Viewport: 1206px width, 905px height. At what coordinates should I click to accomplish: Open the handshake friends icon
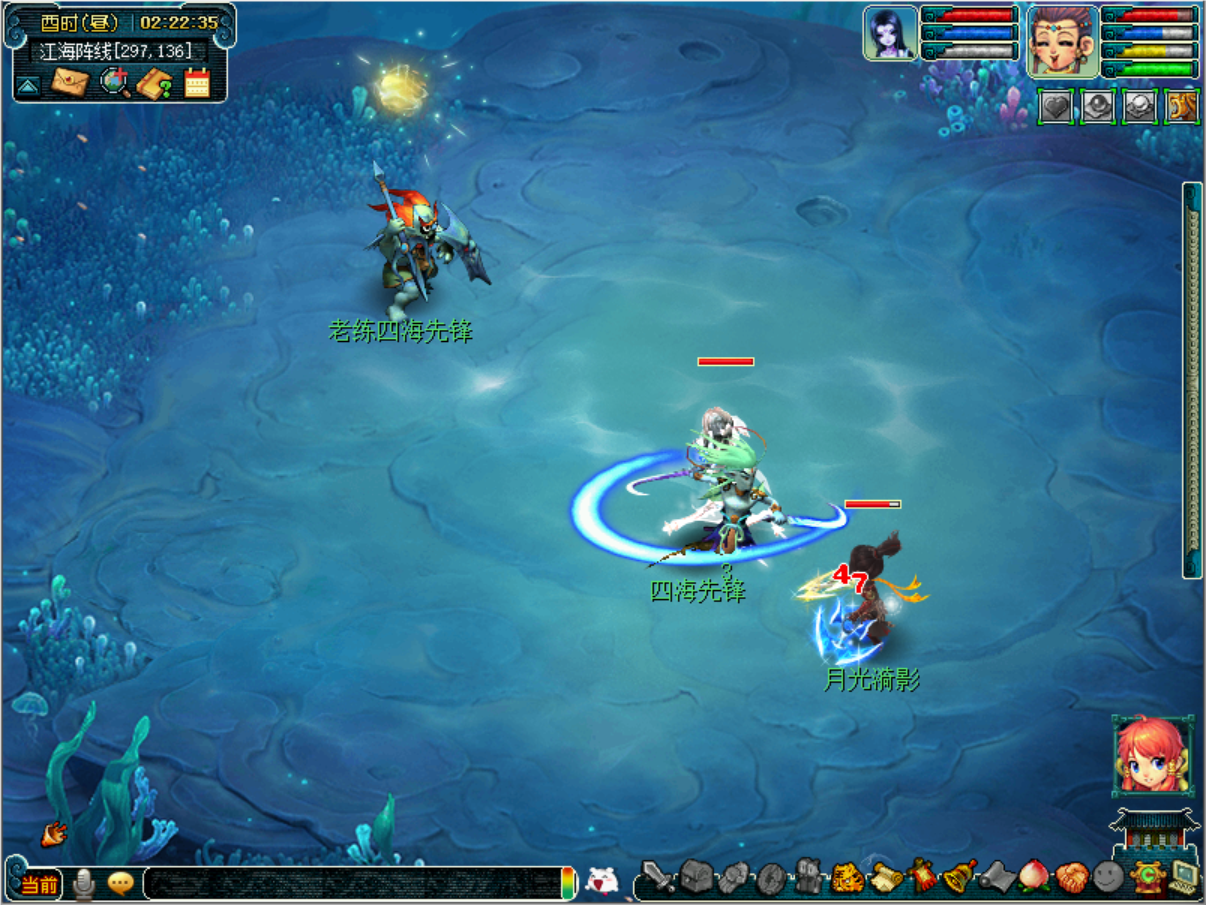1071,877
